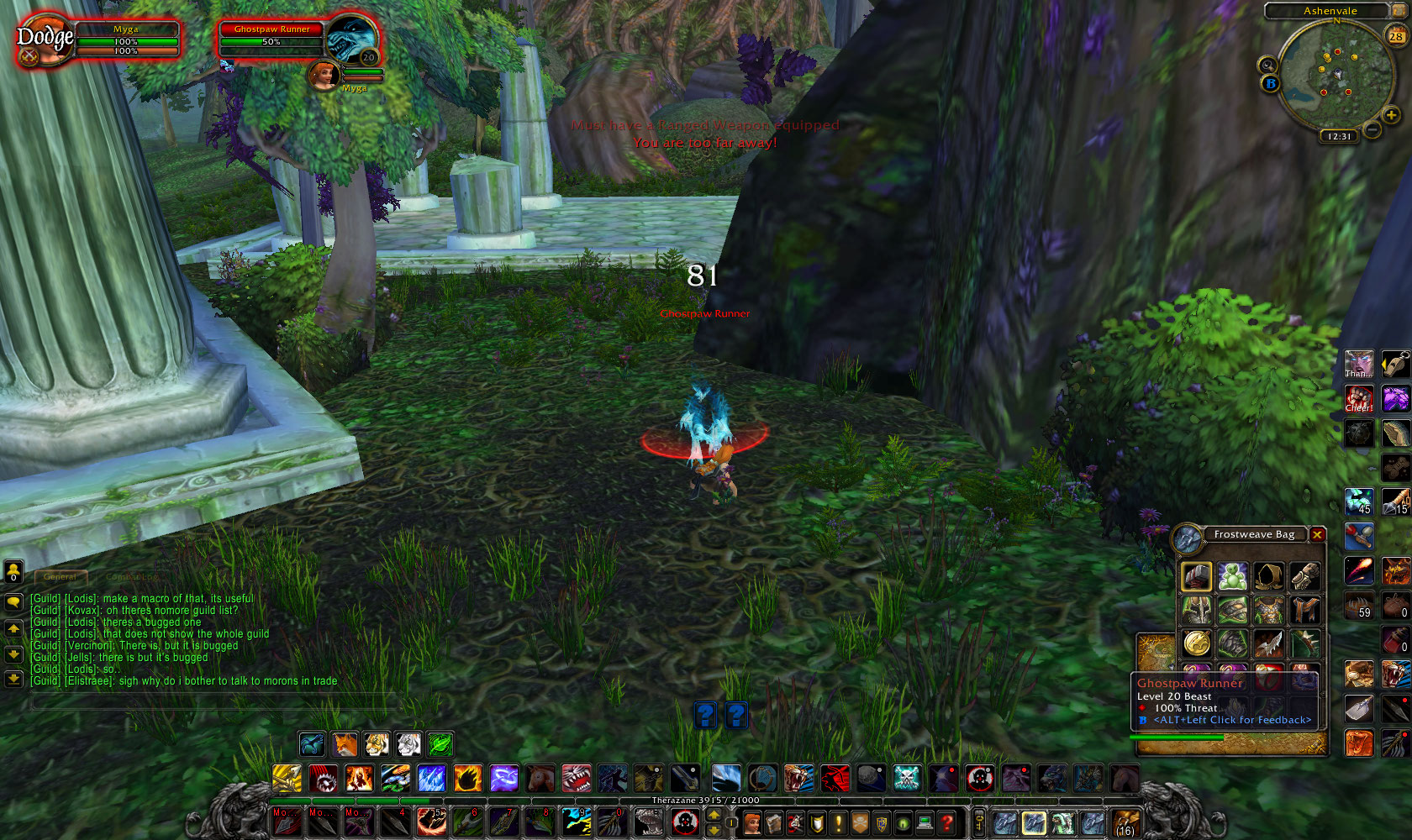Open the highlighted backpack in the bag bar
Image resolution: width=1412 pixels, height=840 pixels.
pos(1033,823)
